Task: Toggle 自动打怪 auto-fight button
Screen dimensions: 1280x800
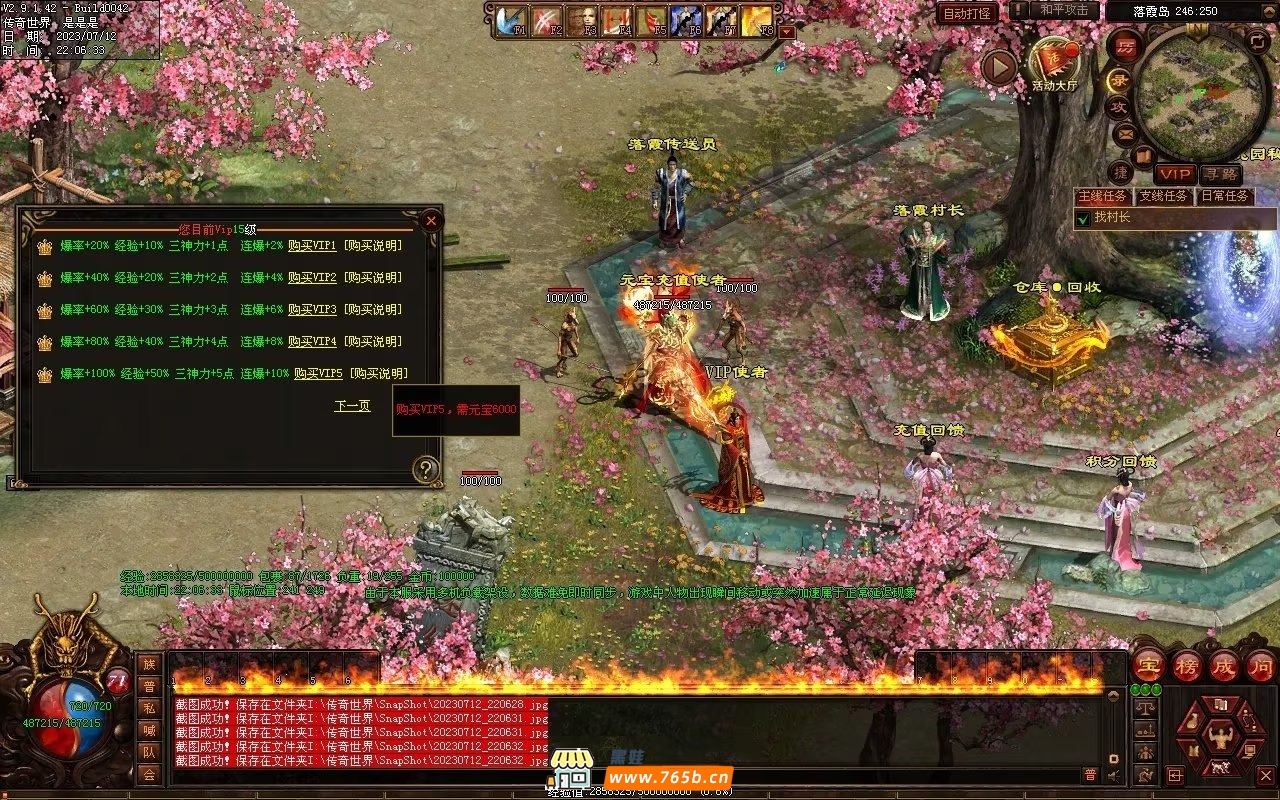Action: click(x=967, y=13)
